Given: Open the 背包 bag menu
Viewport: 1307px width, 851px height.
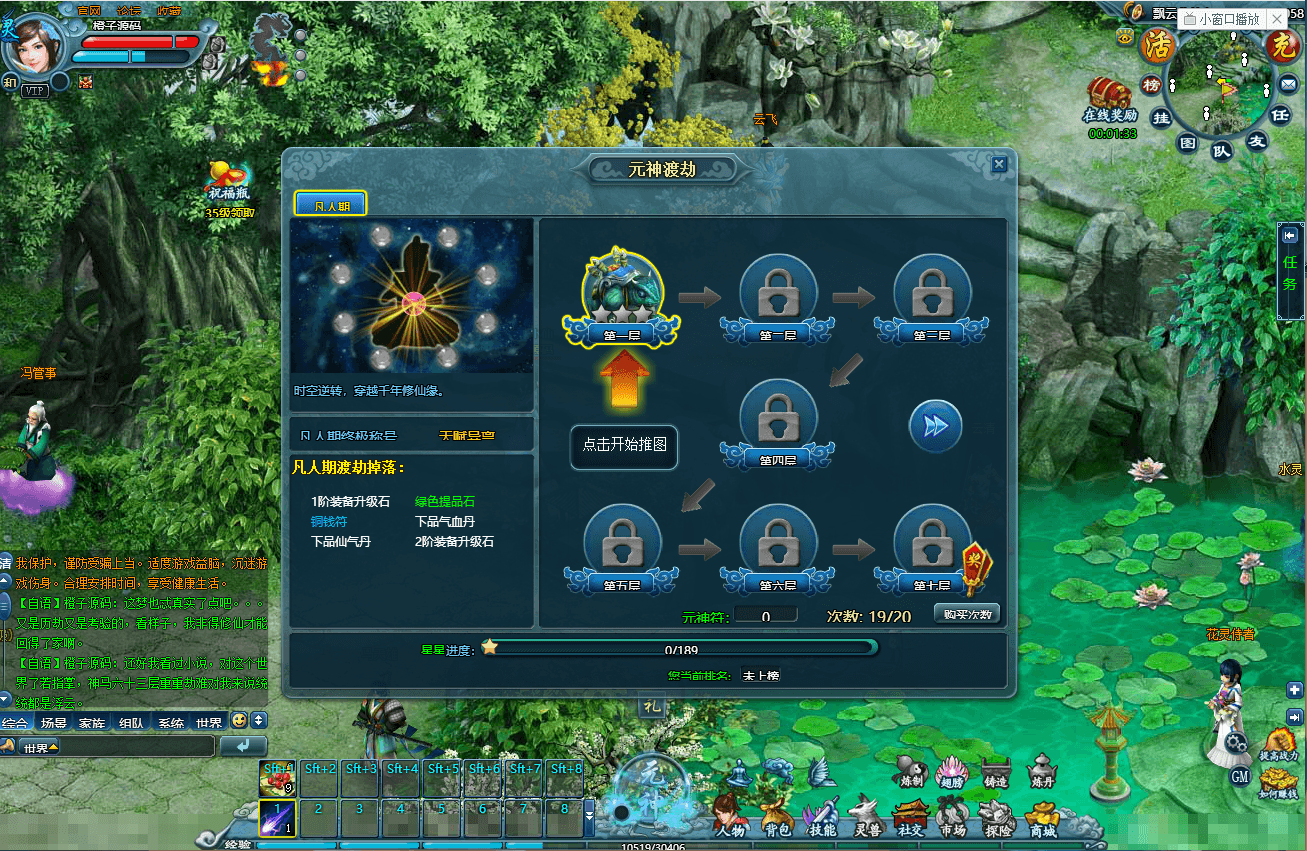Looking at the screenshot, I should 776,815.
